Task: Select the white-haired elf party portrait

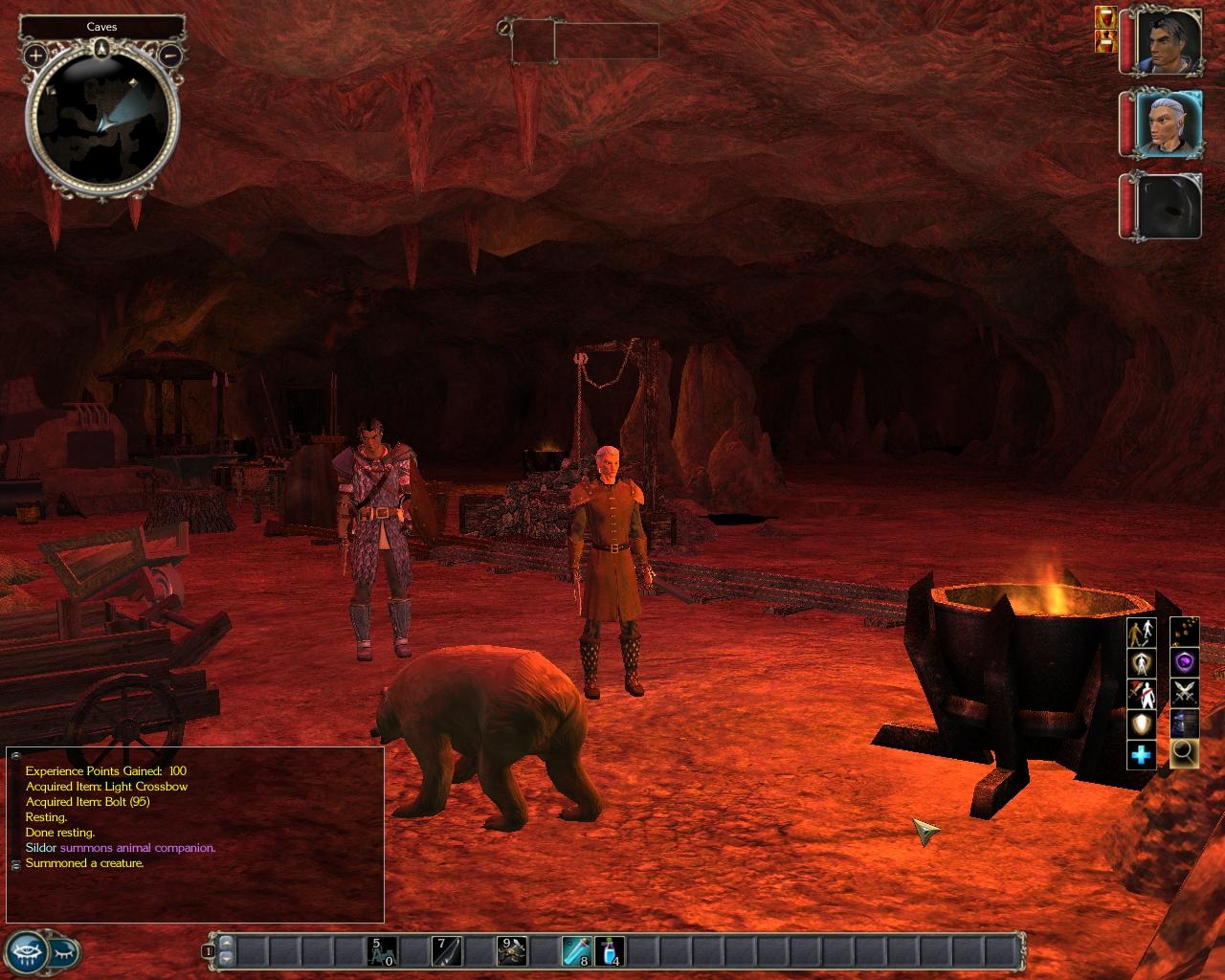Action: click(1169, 123)
